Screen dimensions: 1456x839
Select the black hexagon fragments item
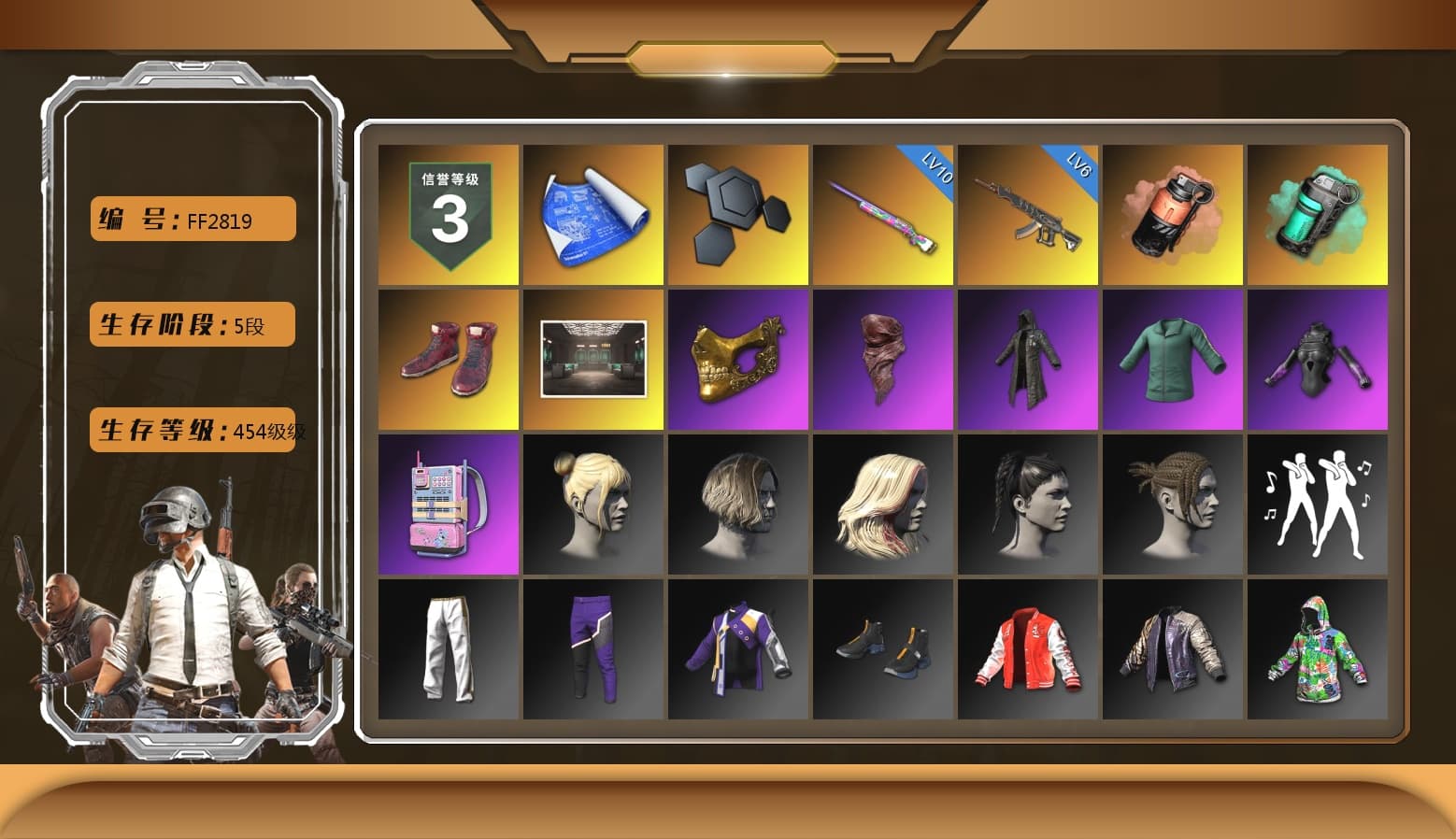738,215
